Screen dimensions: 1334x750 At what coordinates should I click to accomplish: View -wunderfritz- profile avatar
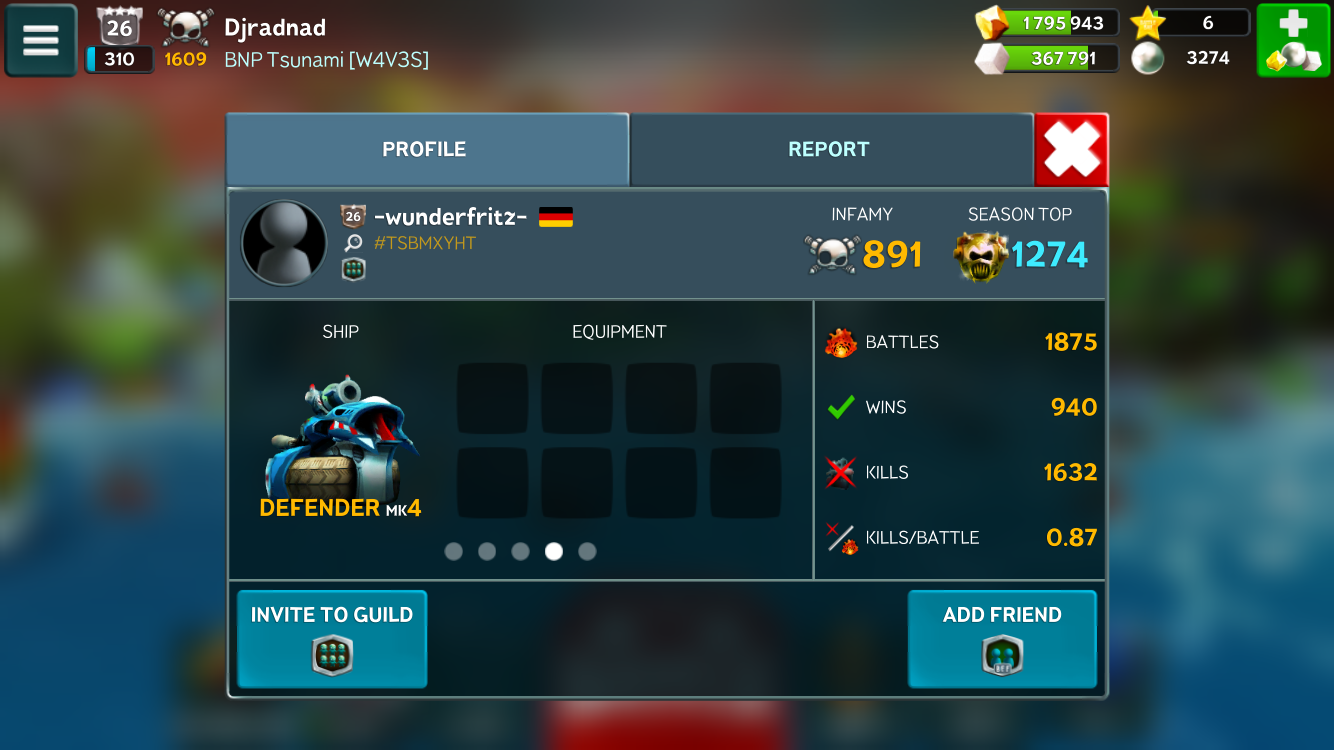(284, 243)
